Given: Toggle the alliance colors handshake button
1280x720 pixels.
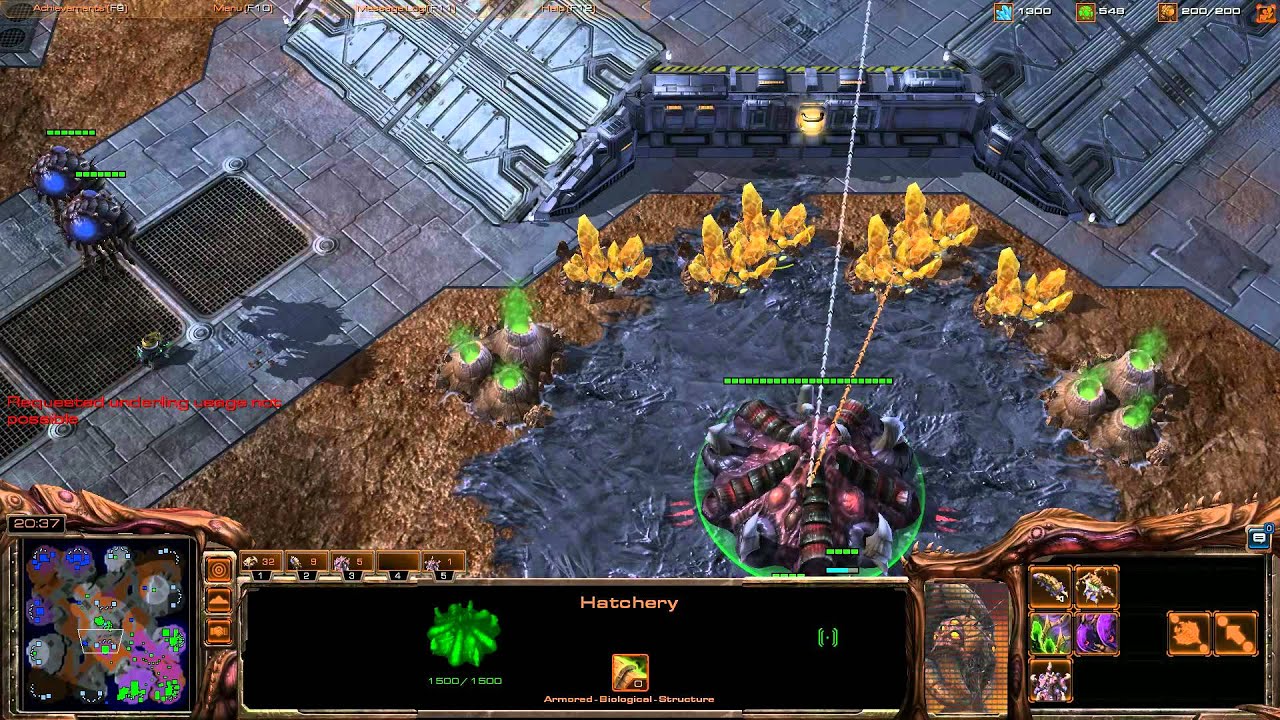Looking at the screenshot, I should click(218, 631).
